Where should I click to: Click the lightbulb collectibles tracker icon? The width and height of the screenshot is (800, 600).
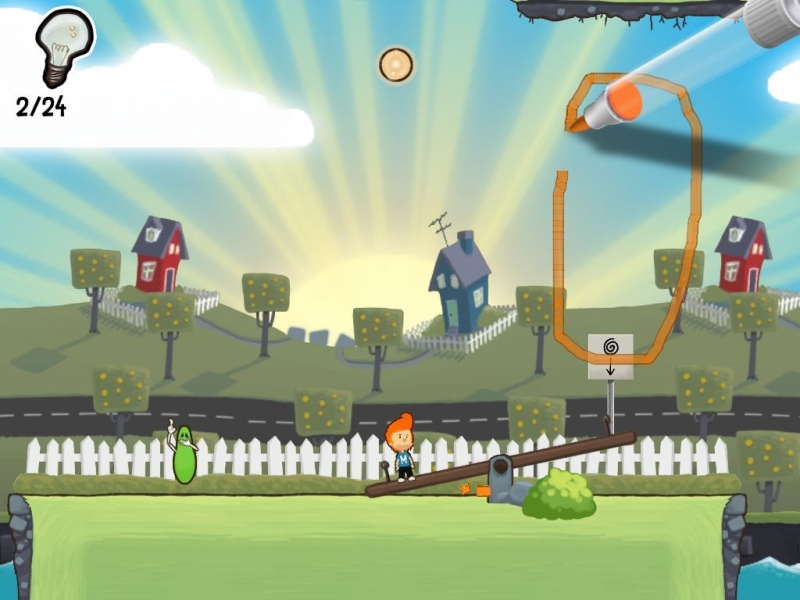tap(62, 47)
